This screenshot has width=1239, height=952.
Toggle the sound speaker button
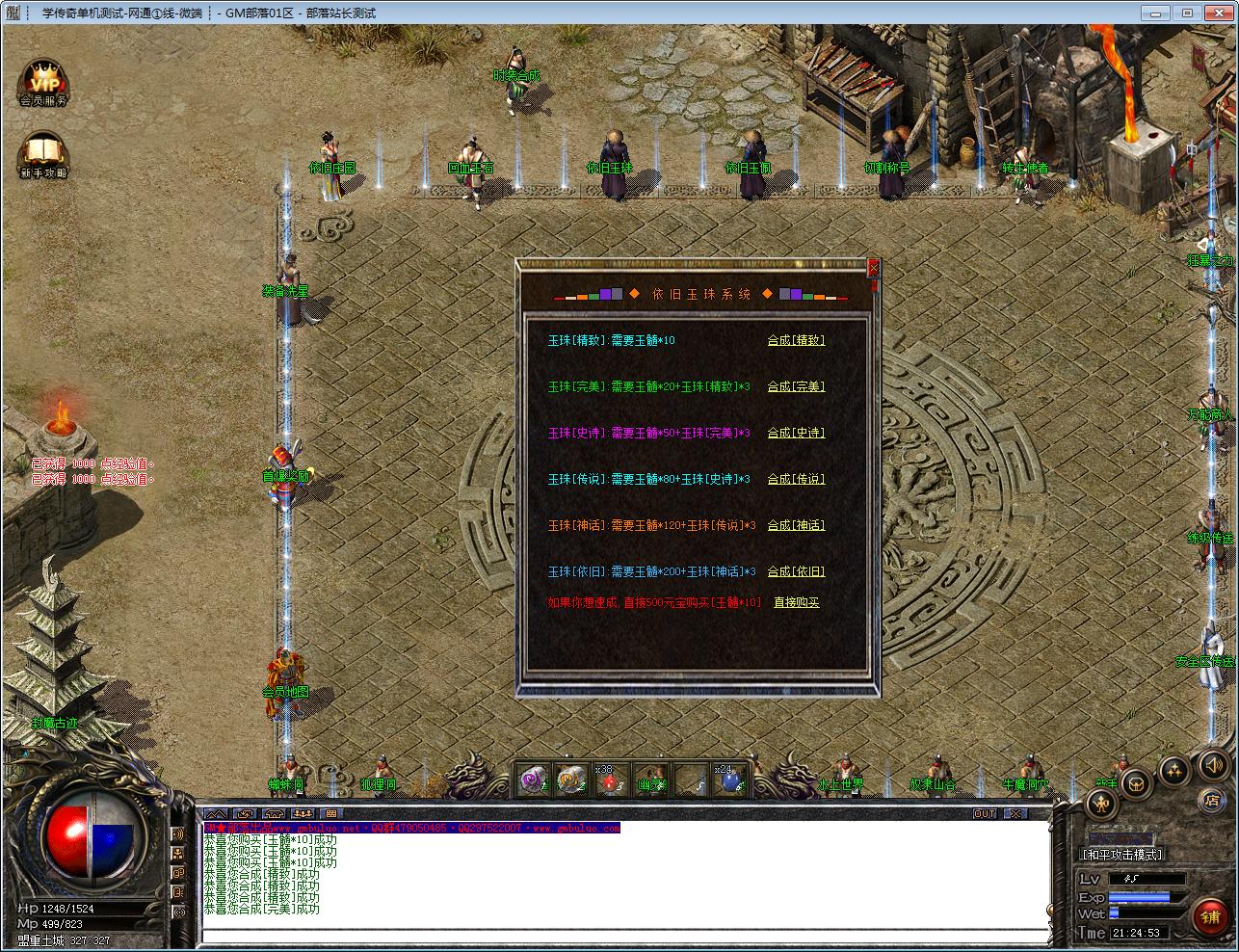coord(1211,766)
